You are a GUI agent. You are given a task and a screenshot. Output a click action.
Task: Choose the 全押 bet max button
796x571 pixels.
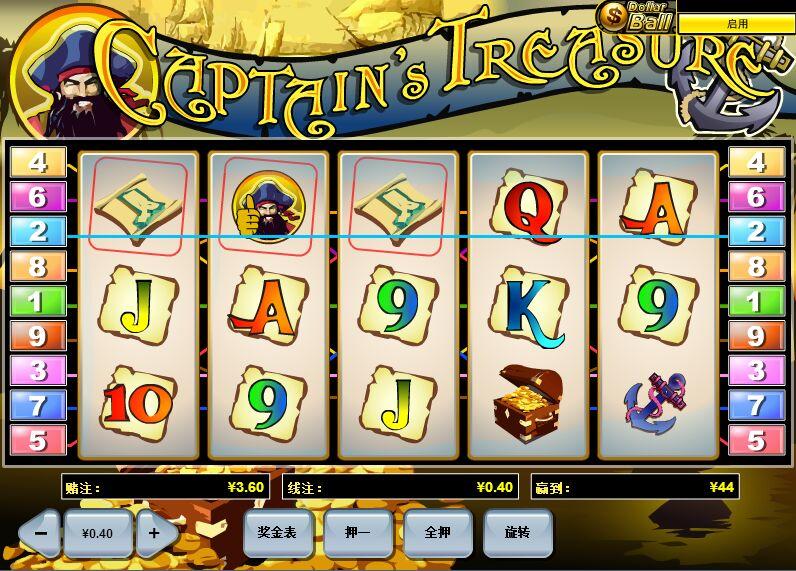[x=437, y=533]
